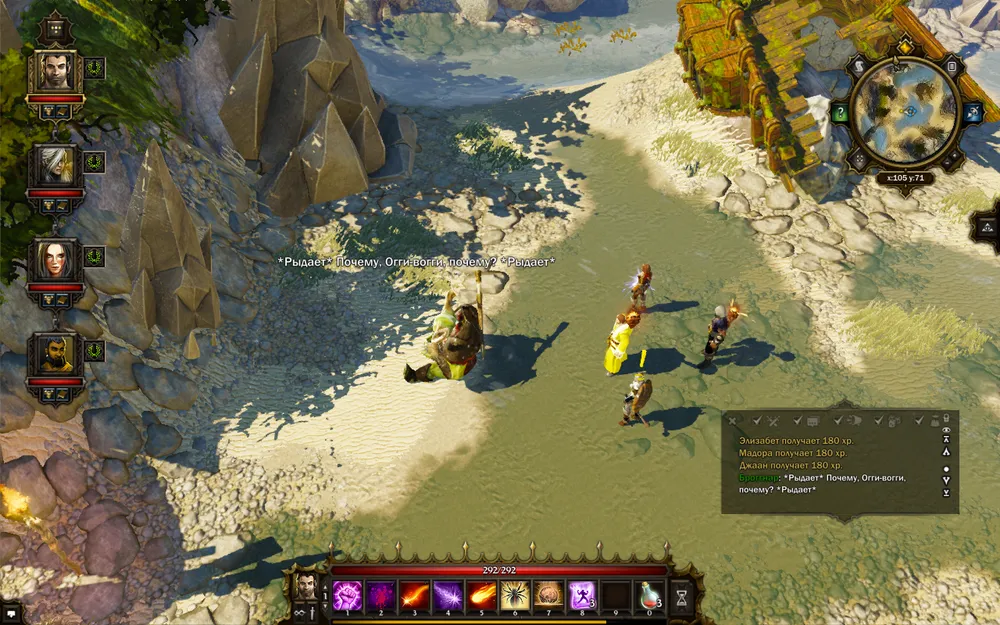The height and width of the screenshot is (625, 1000).
Task: Use the dark purple blood skill in slot 2
Action: point(381,595)
